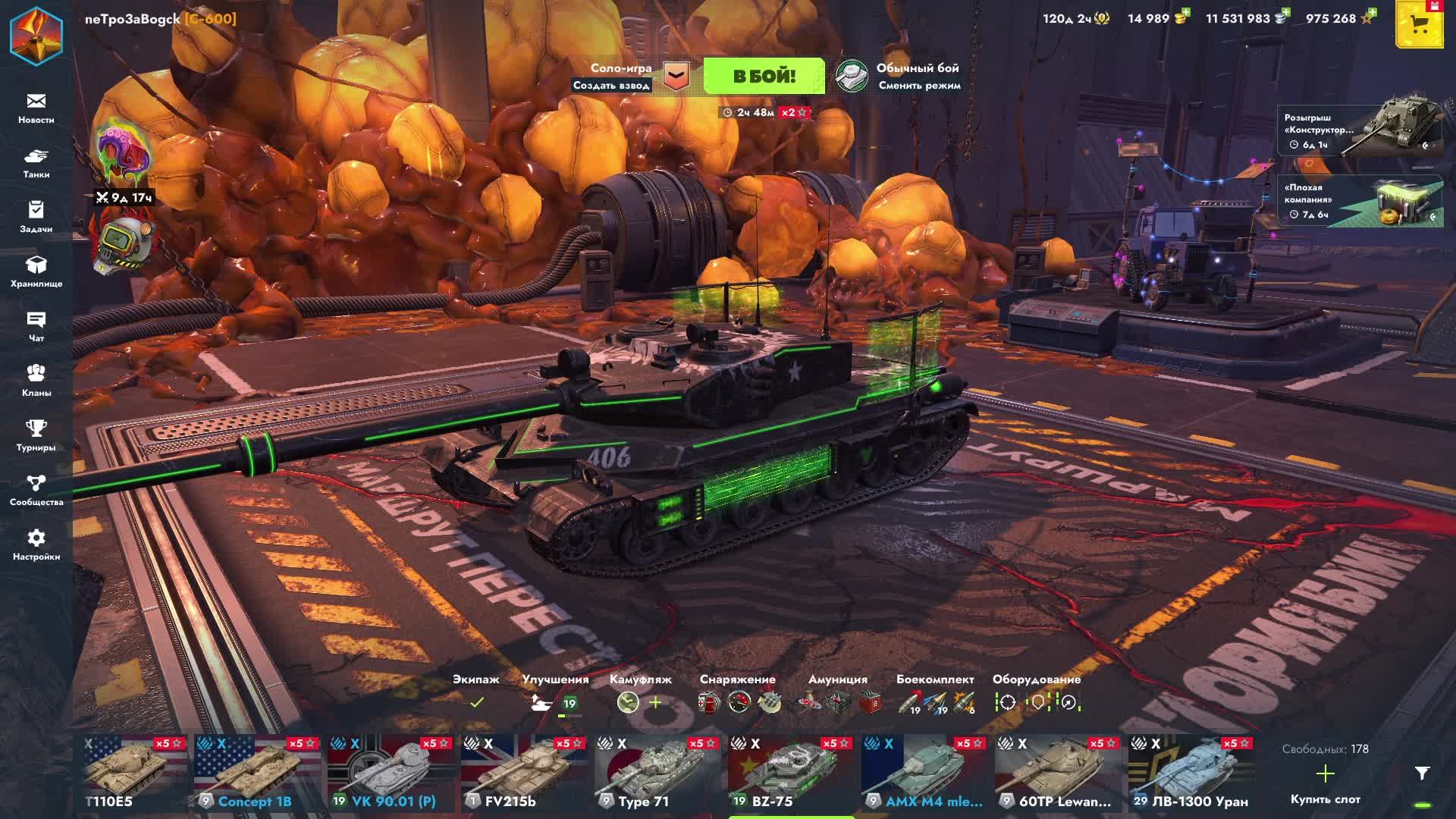Open the Розыгрыш «Конструктор» event banner
1456x819 pixels.
pyautogui.click(x=1359, y=130)
